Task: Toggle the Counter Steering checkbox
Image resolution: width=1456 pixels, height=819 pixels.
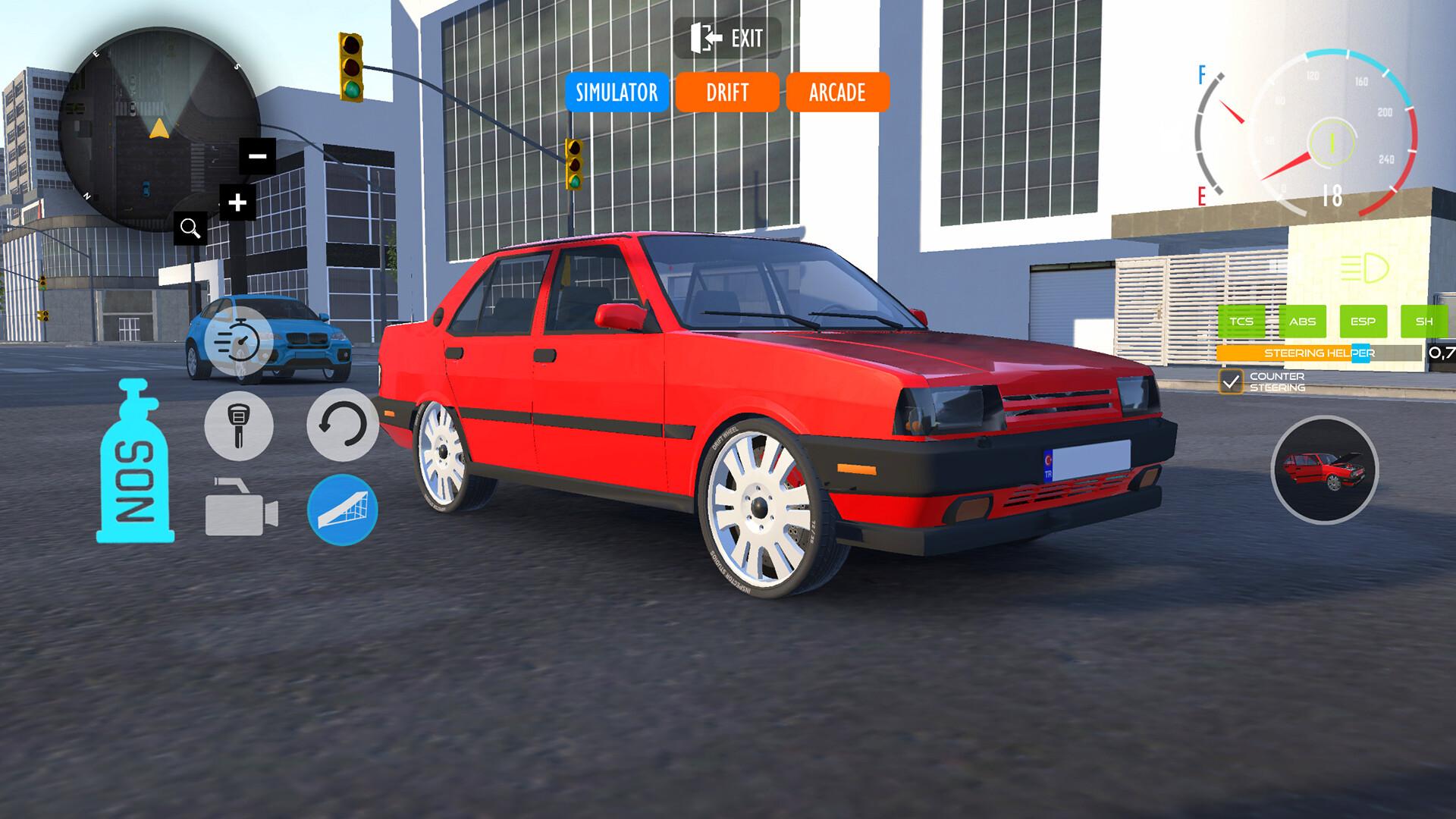Action: pyautogui.click(x=1231, y=381)
